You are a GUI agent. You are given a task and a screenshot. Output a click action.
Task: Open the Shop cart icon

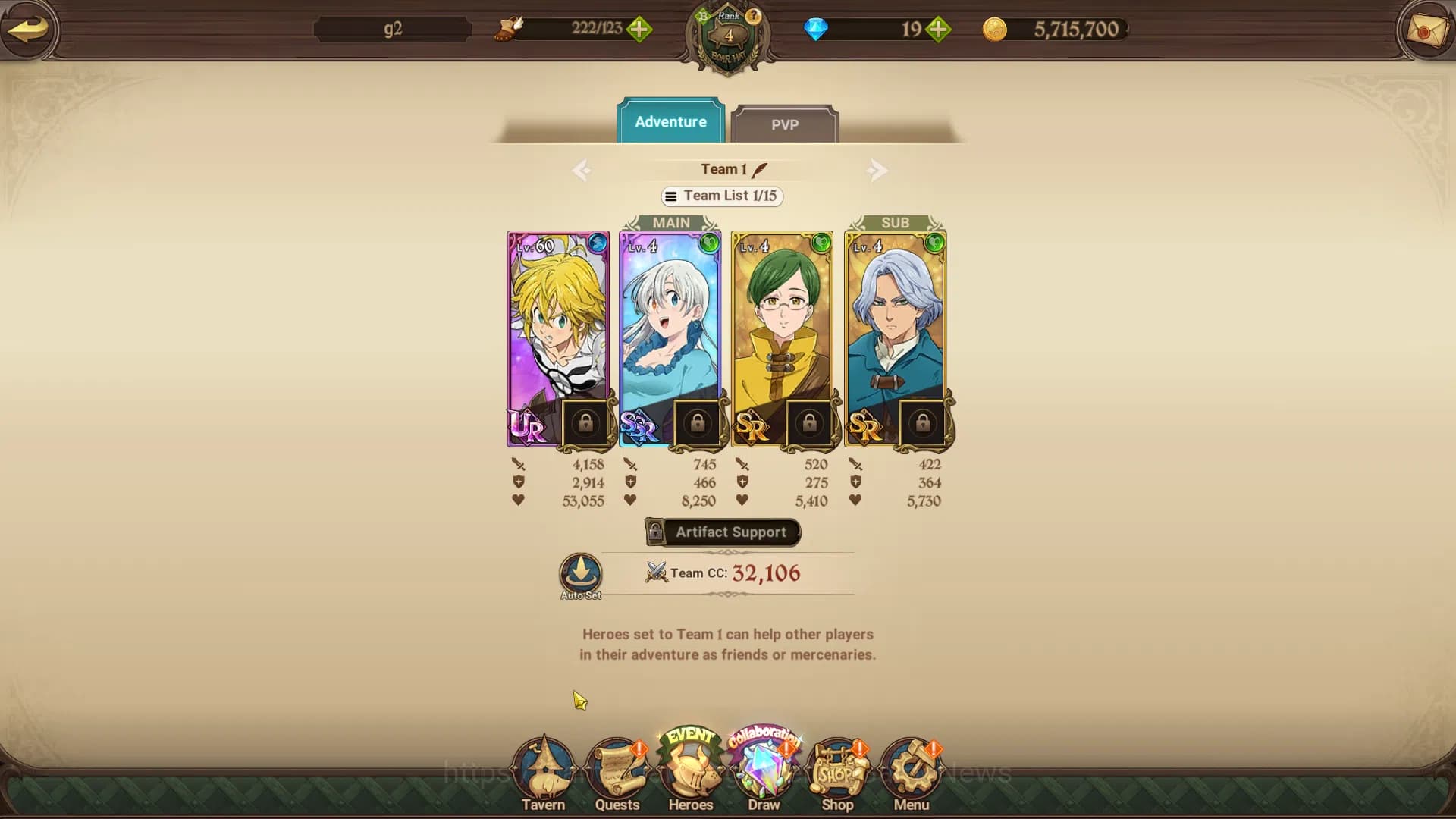[x=836, y=766]
